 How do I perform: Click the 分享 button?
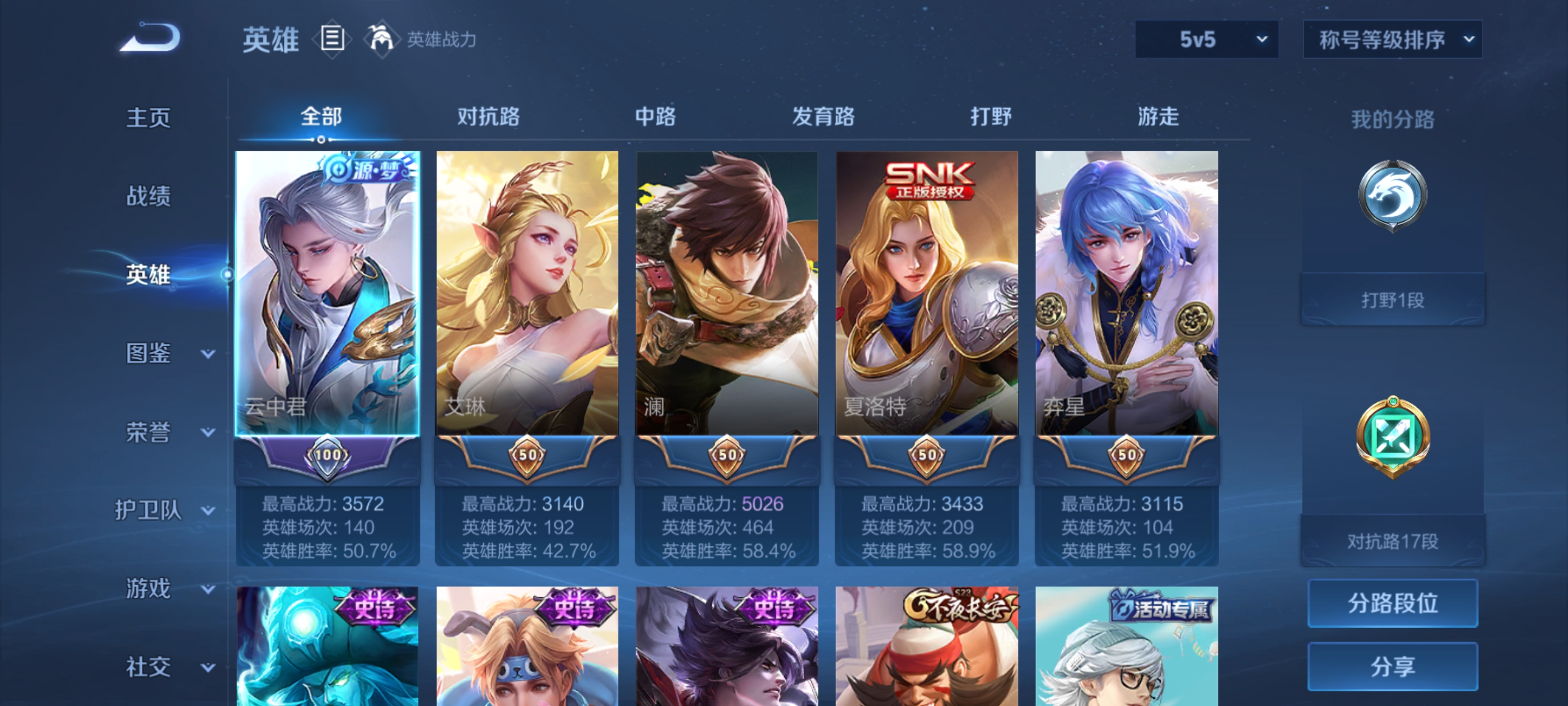[1393, 666]
